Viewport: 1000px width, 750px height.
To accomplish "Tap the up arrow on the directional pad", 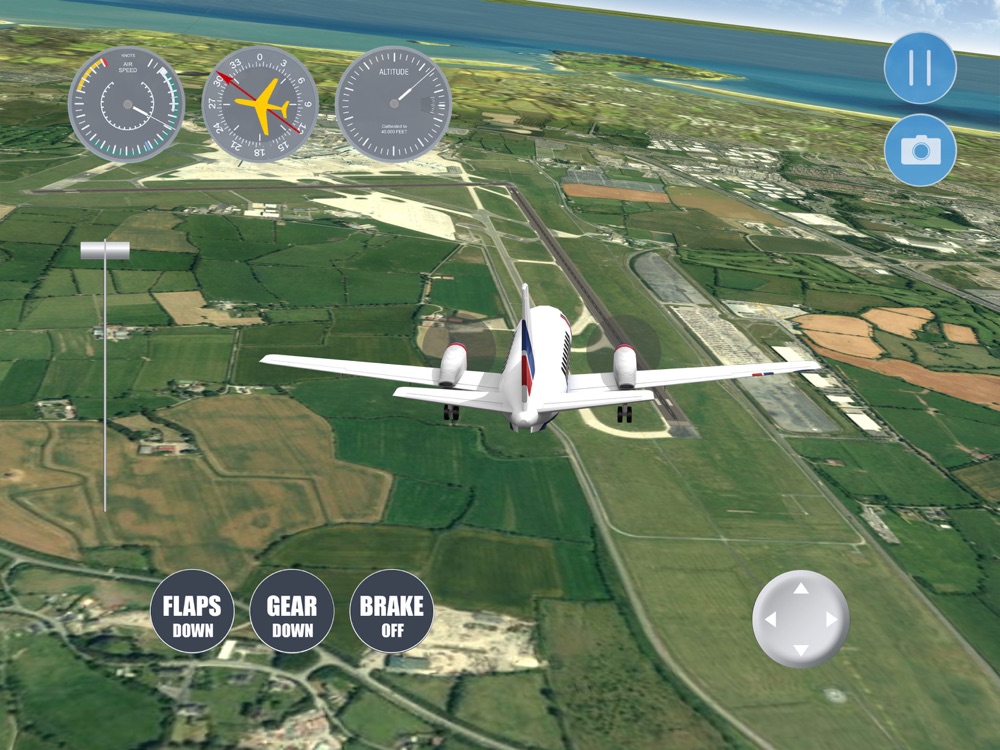I will click(800, 589).
